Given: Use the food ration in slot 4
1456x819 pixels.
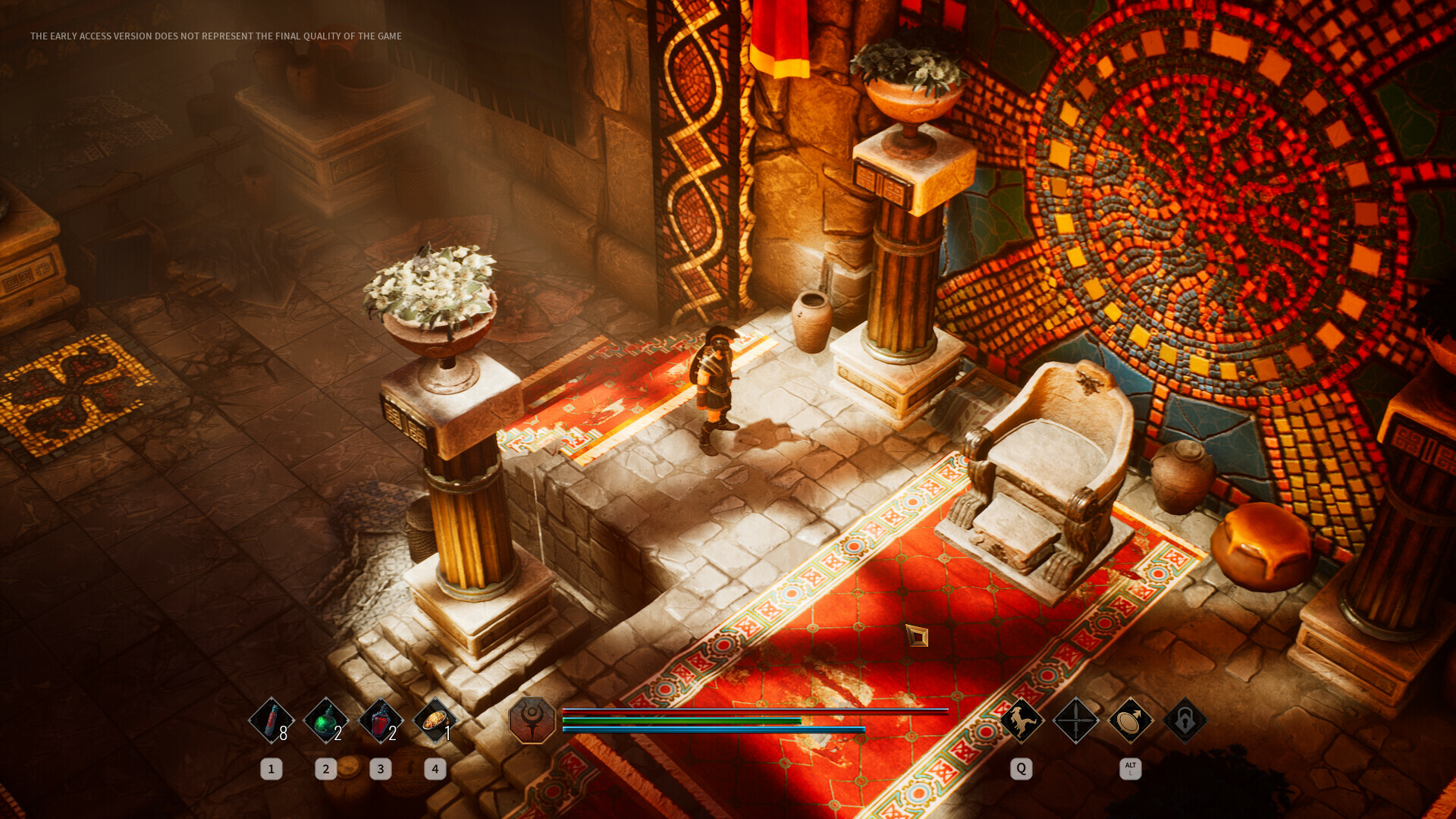Looking at the screenshot, I should pyautogui.click(x=435, y=722).
